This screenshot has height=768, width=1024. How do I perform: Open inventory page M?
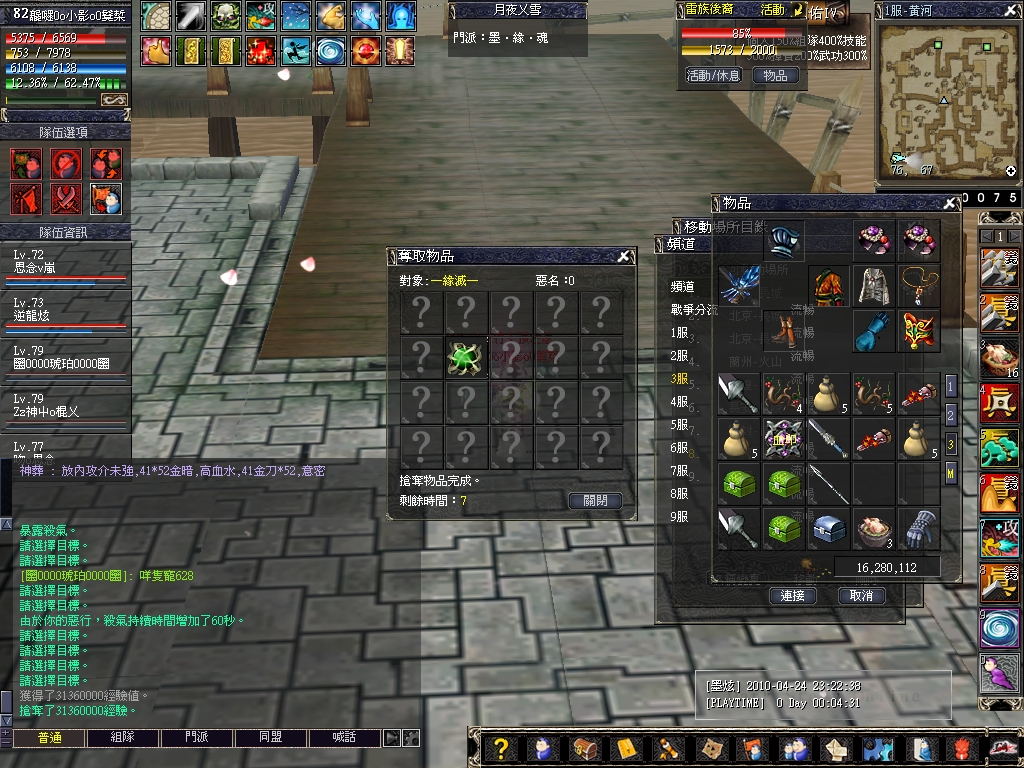(950, 473)
